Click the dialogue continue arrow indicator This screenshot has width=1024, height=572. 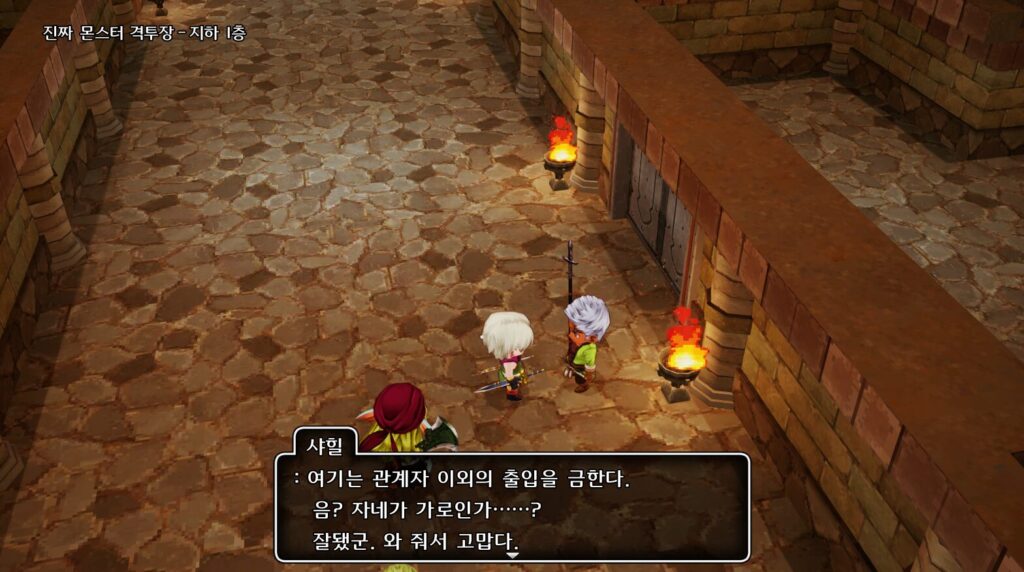(x=513, y=555)
